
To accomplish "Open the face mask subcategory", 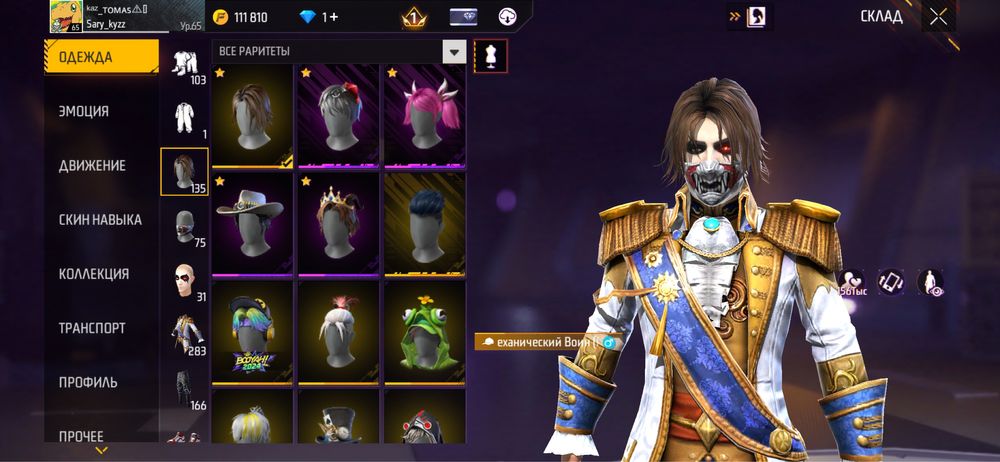I will coord(184,227).
